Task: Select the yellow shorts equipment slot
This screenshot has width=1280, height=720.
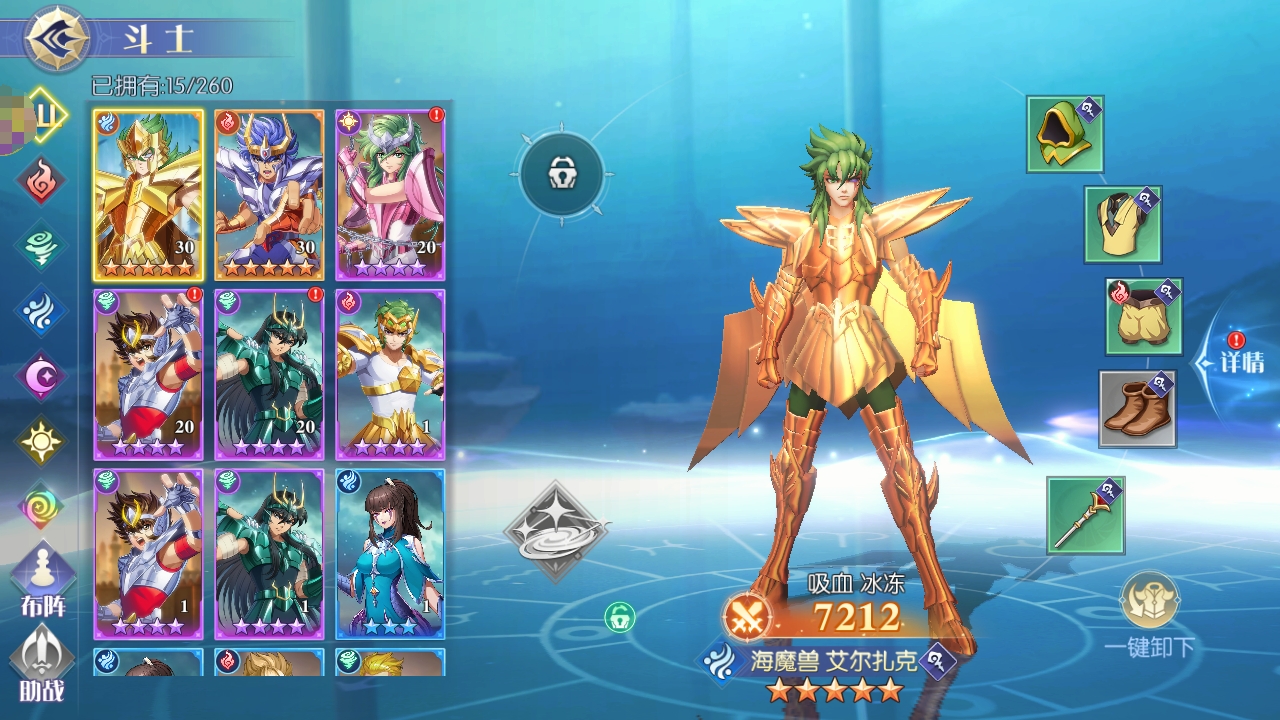Action: point(1144,317)
